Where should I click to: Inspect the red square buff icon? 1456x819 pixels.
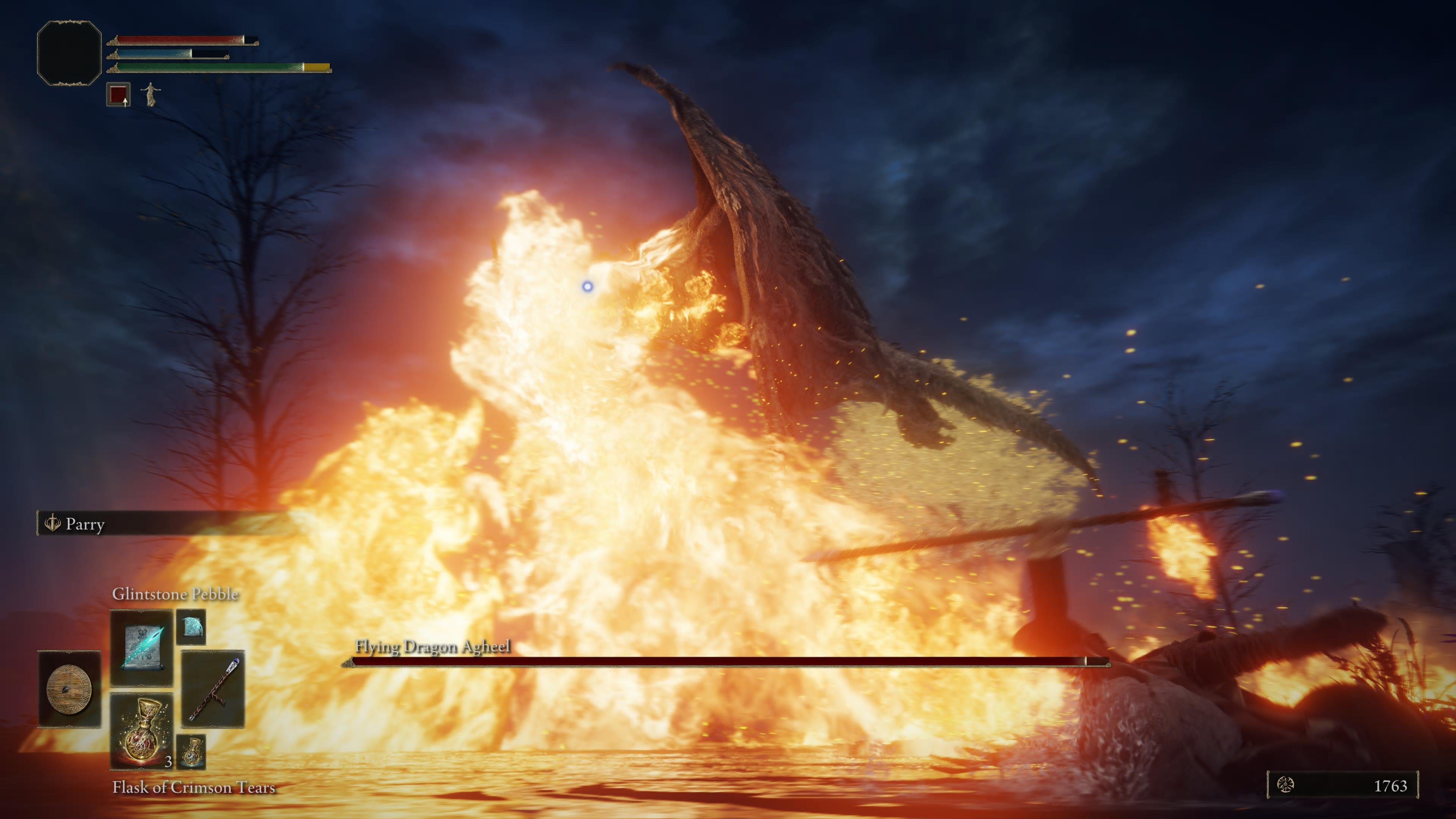click(119, 94)
